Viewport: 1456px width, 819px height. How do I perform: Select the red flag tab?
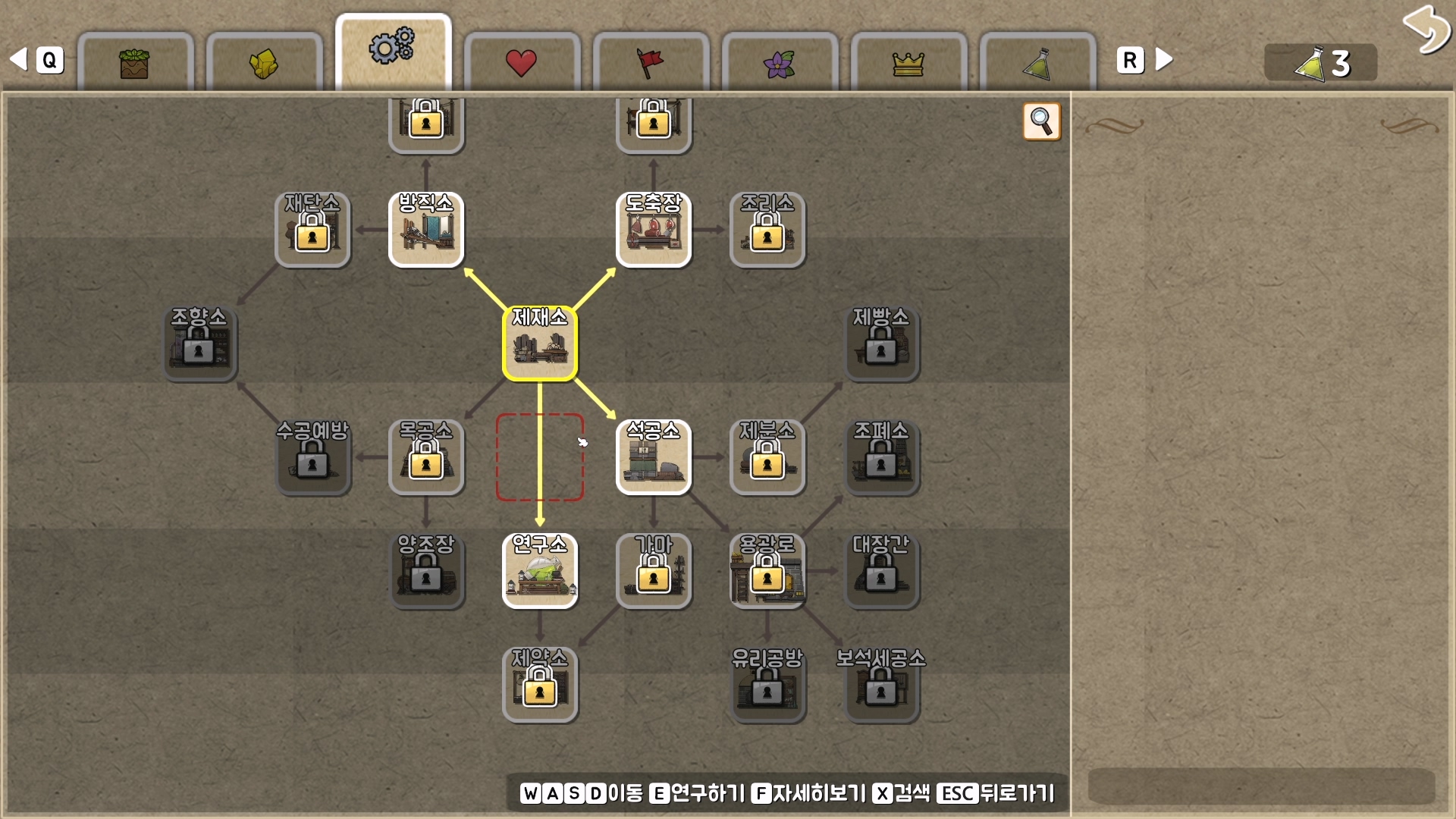click(650, 62)
